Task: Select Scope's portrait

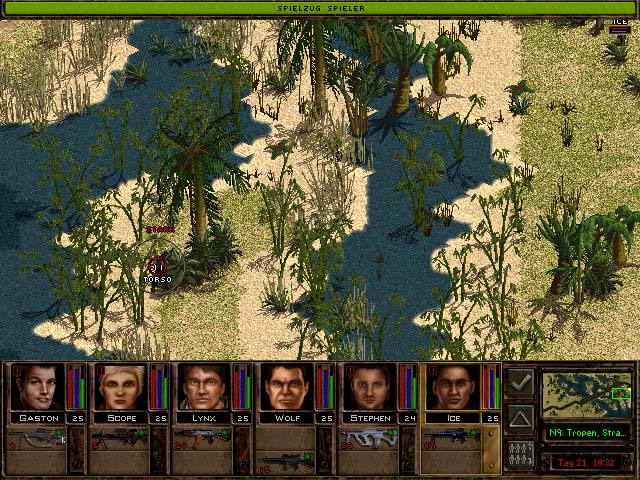Action: 121,387
